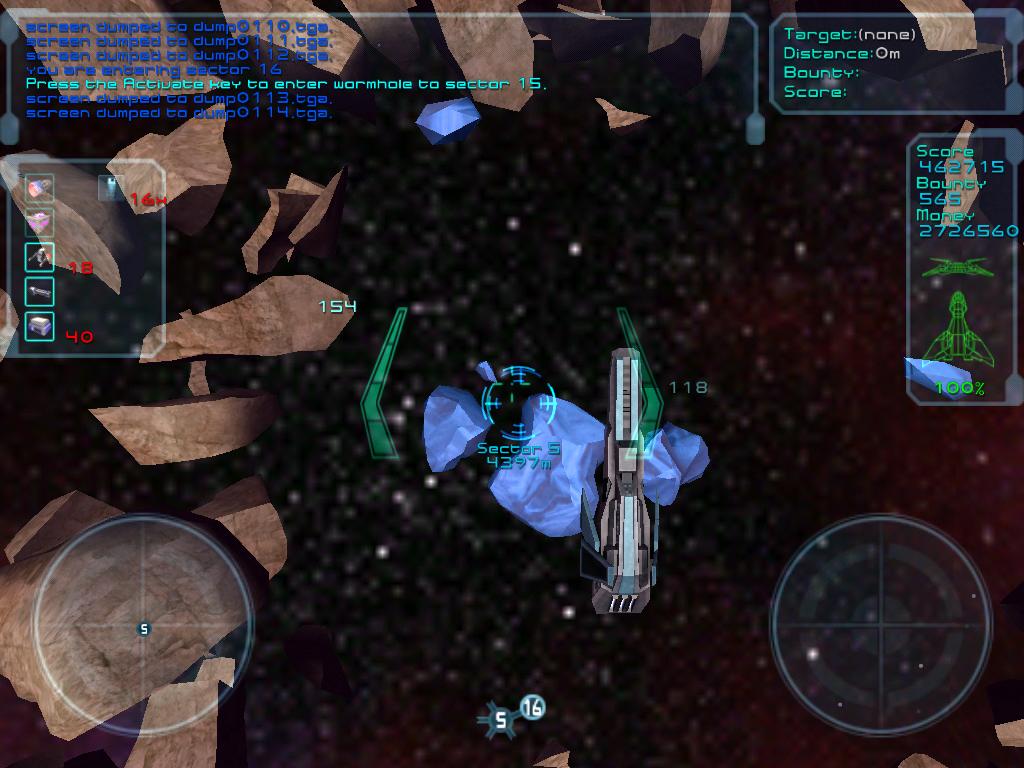Image resolution: width=1024 pixels, height=768 pixels.
Task: Tap the right virtual aiming joystick
Action: coord(880,625)
